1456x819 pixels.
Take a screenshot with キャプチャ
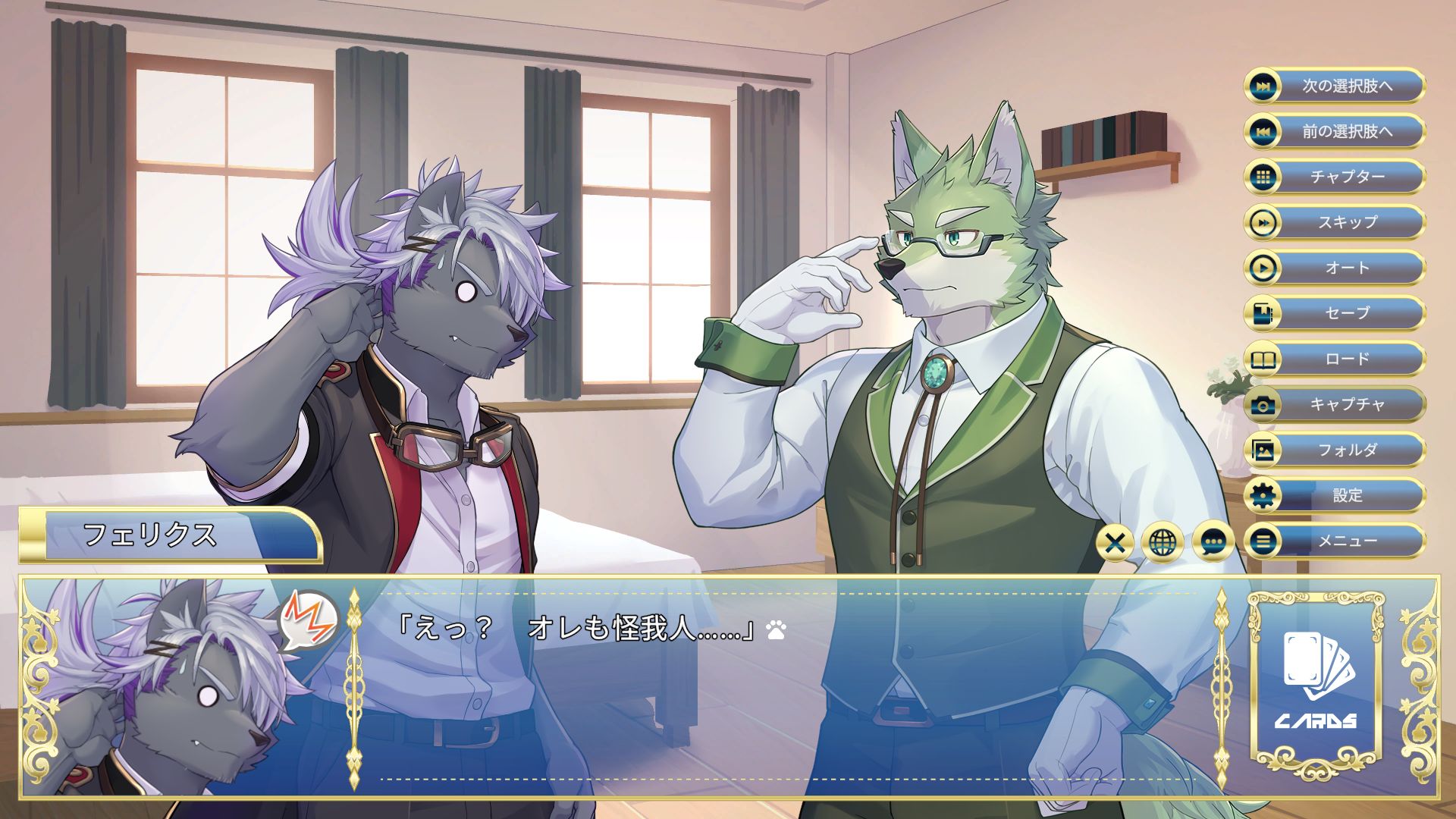[1335, 404]
